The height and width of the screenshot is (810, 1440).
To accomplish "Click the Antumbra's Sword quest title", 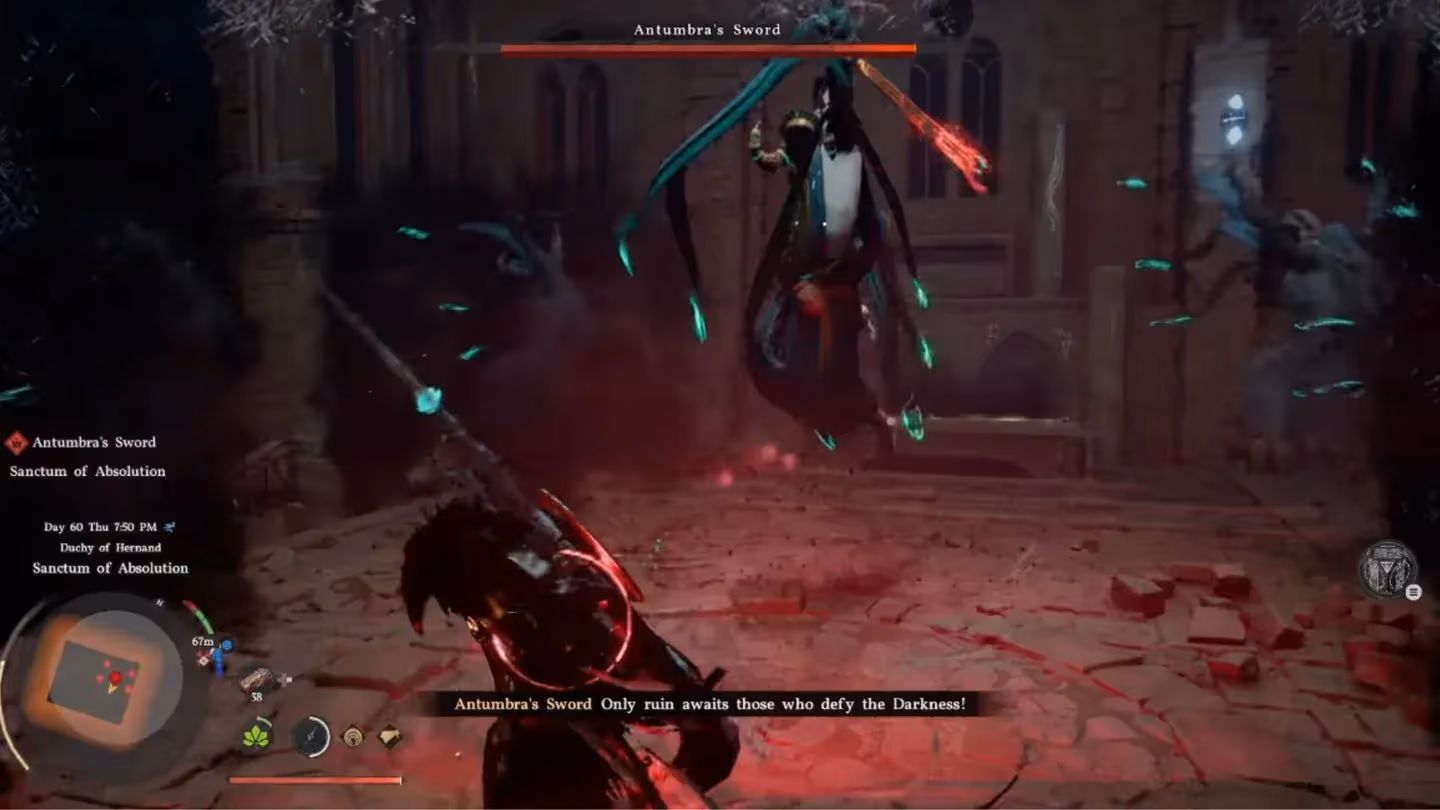I will pos(92,441).
